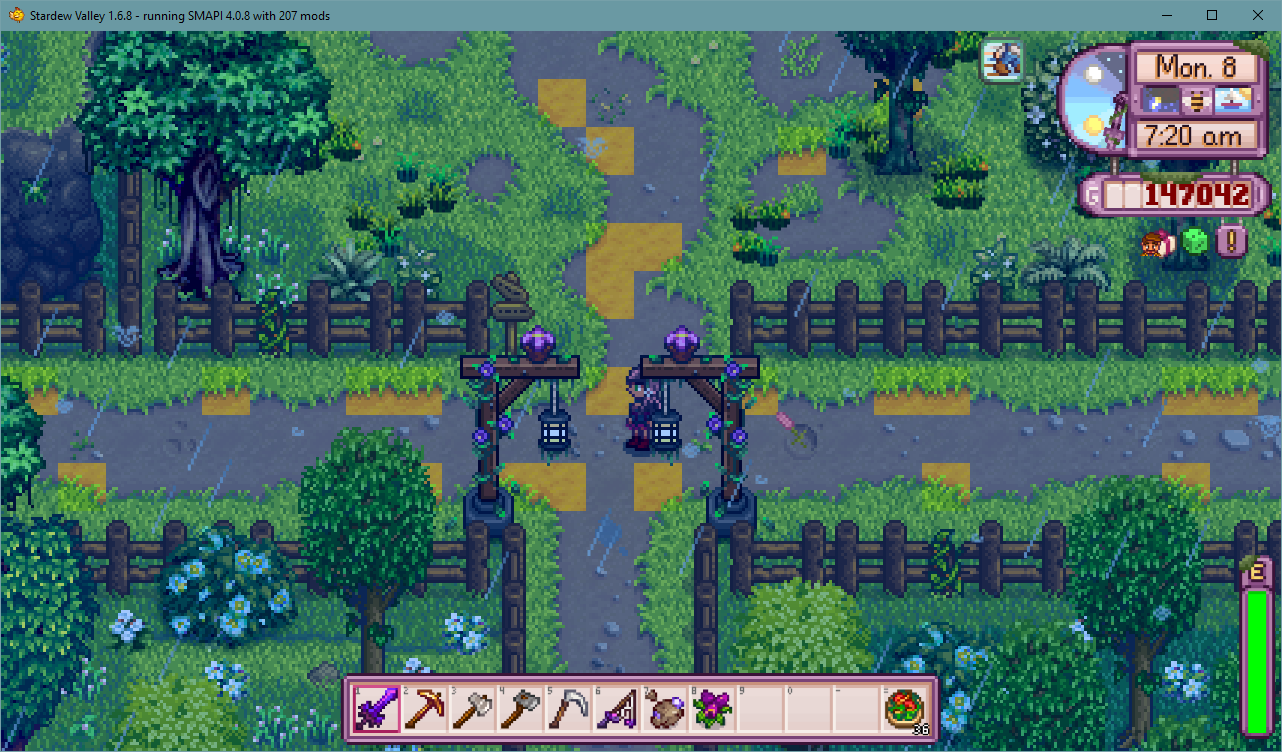1282x752 pixels.
Task: Click the green dice icon below the gold display
Action: 1192,241
